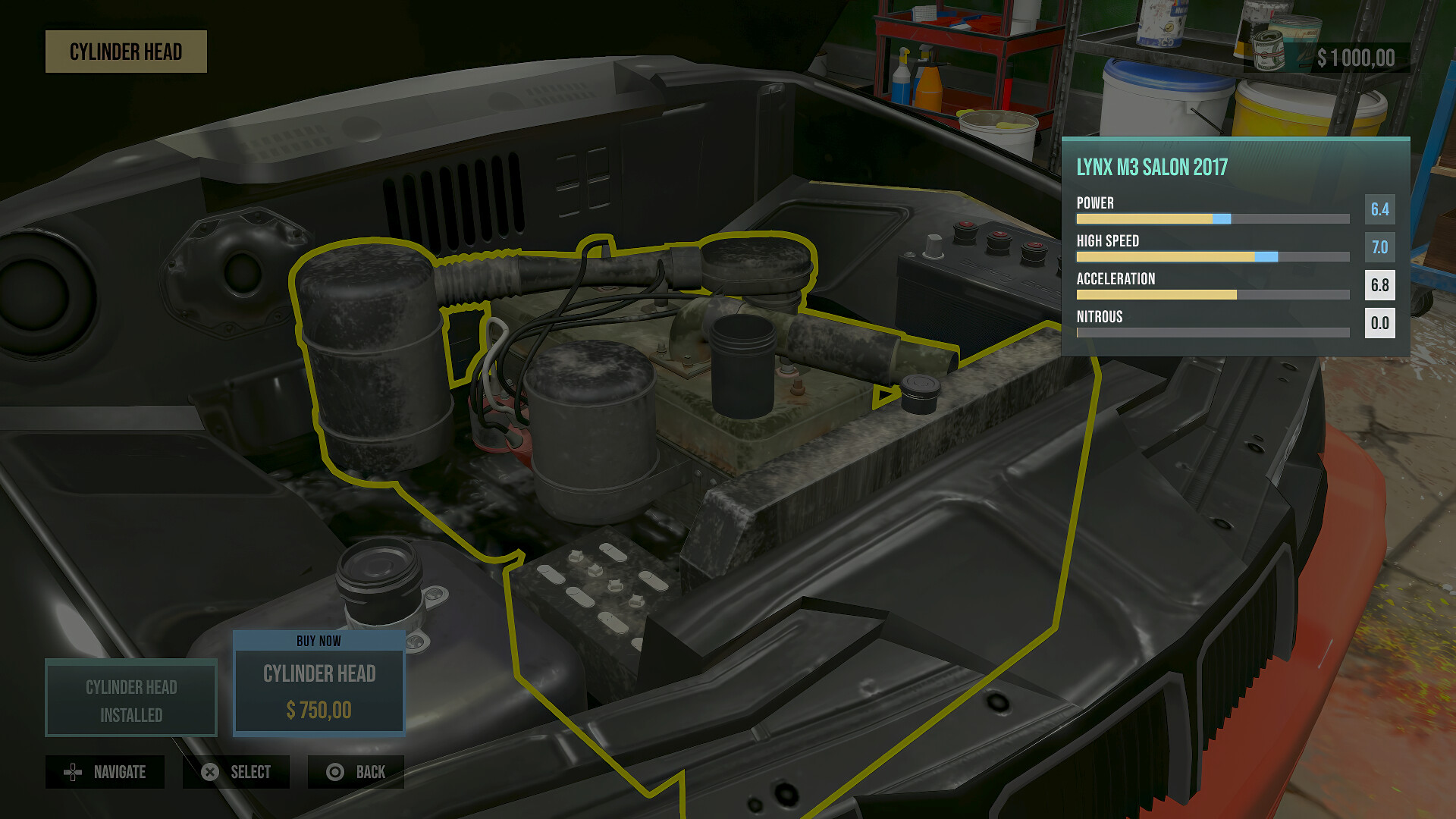The image size is (1456, 819).
Task: Toggle the Cylinder Head Installed status
Action: point(130,698)
